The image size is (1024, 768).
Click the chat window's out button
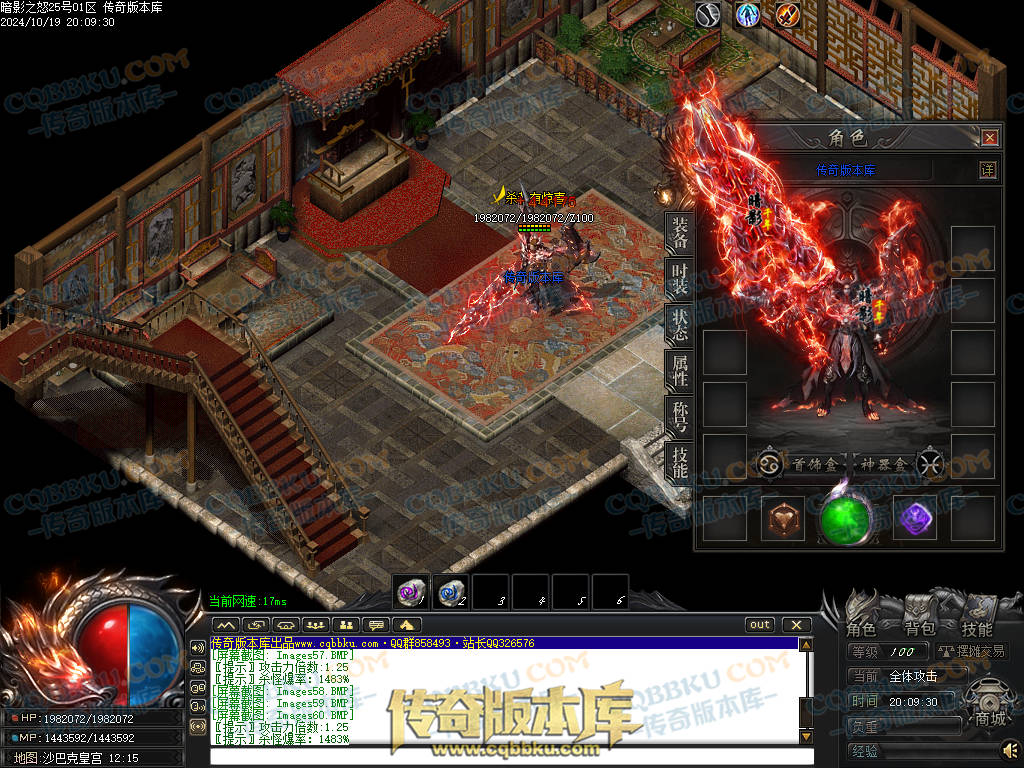coord(760,625)
